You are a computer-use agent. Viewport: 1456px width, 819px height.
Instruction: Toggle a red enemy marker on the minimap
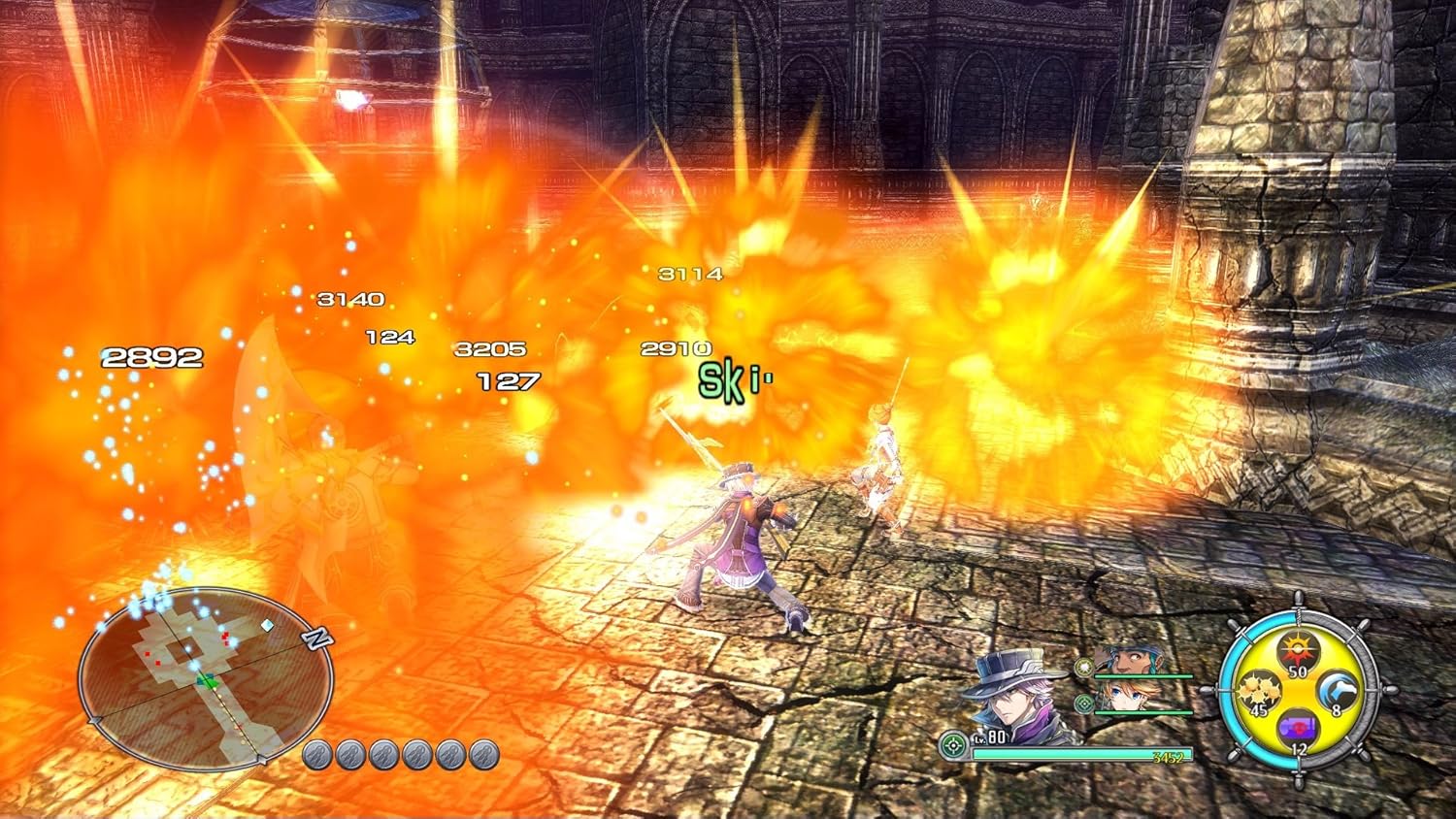click(x=225, y=636)
